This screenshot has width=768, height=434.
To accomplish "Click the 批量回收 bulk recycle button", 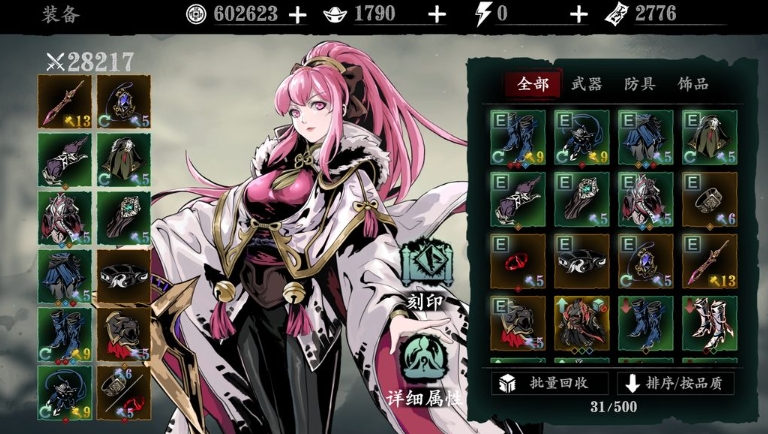I will pyautogui.click(x=549, y=383).
